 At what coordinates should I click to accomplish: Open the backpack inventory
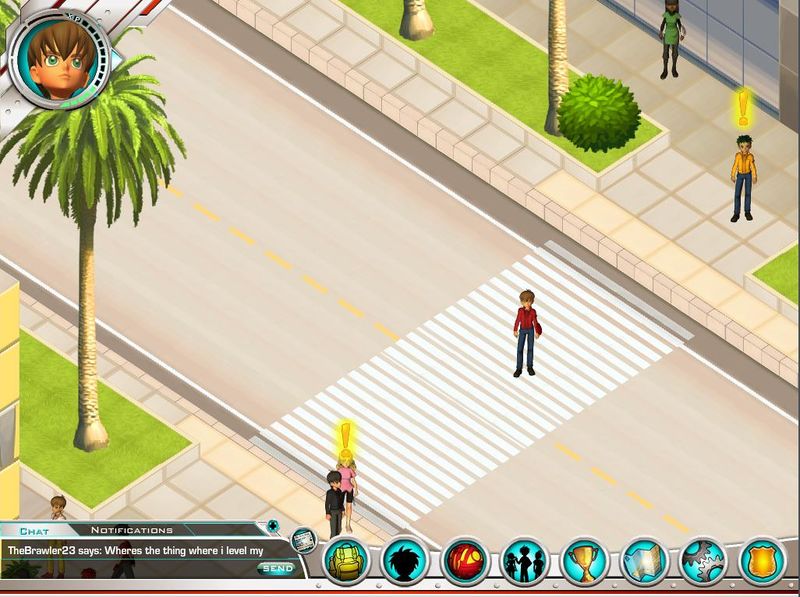click(x=346, y=561)
